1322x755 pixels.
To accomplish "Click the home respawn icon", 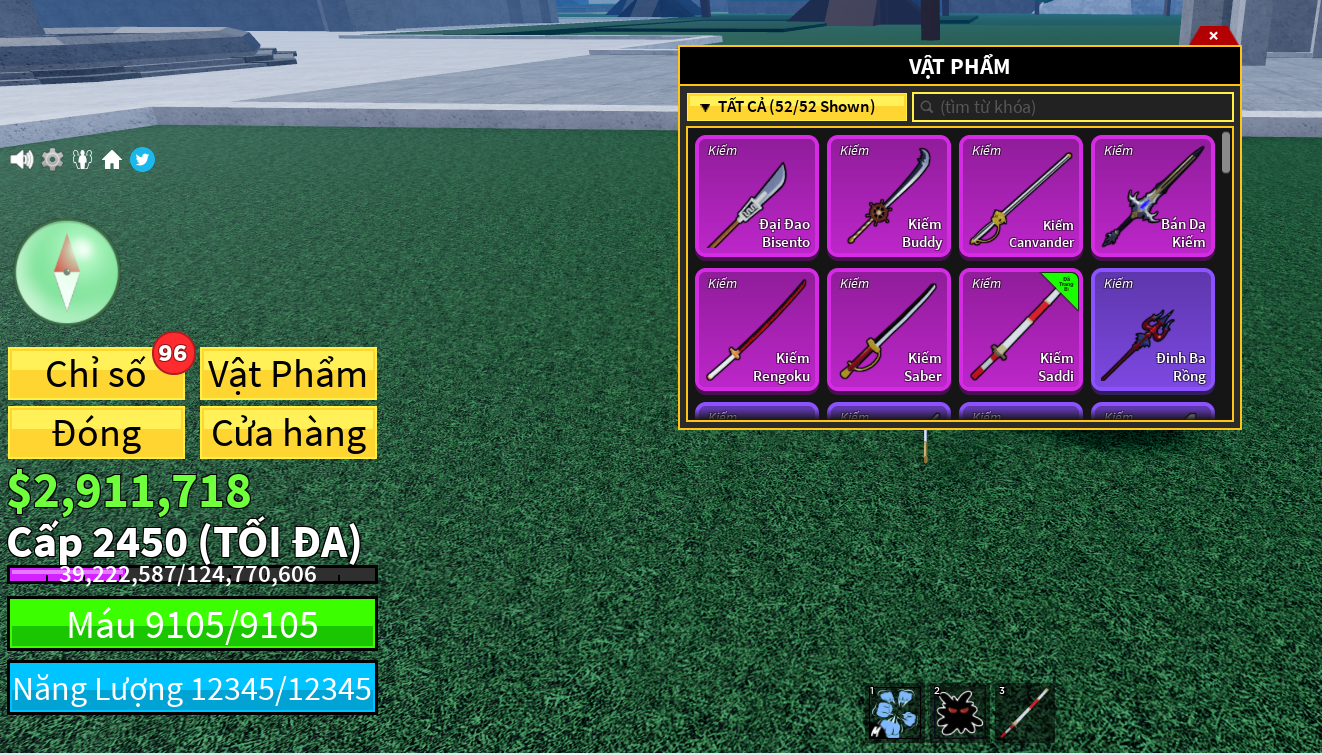I will tap(112, 159).
